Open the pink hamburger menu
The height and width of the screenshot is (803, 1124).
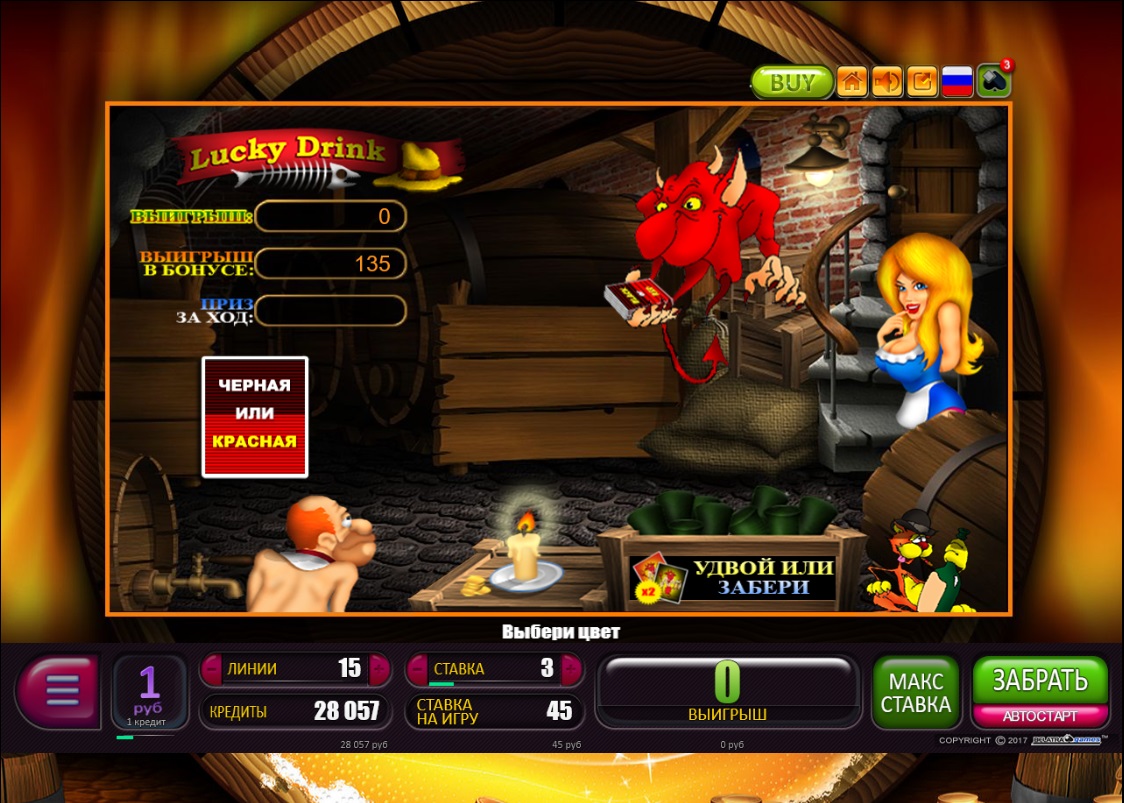[x=60, y=691]
